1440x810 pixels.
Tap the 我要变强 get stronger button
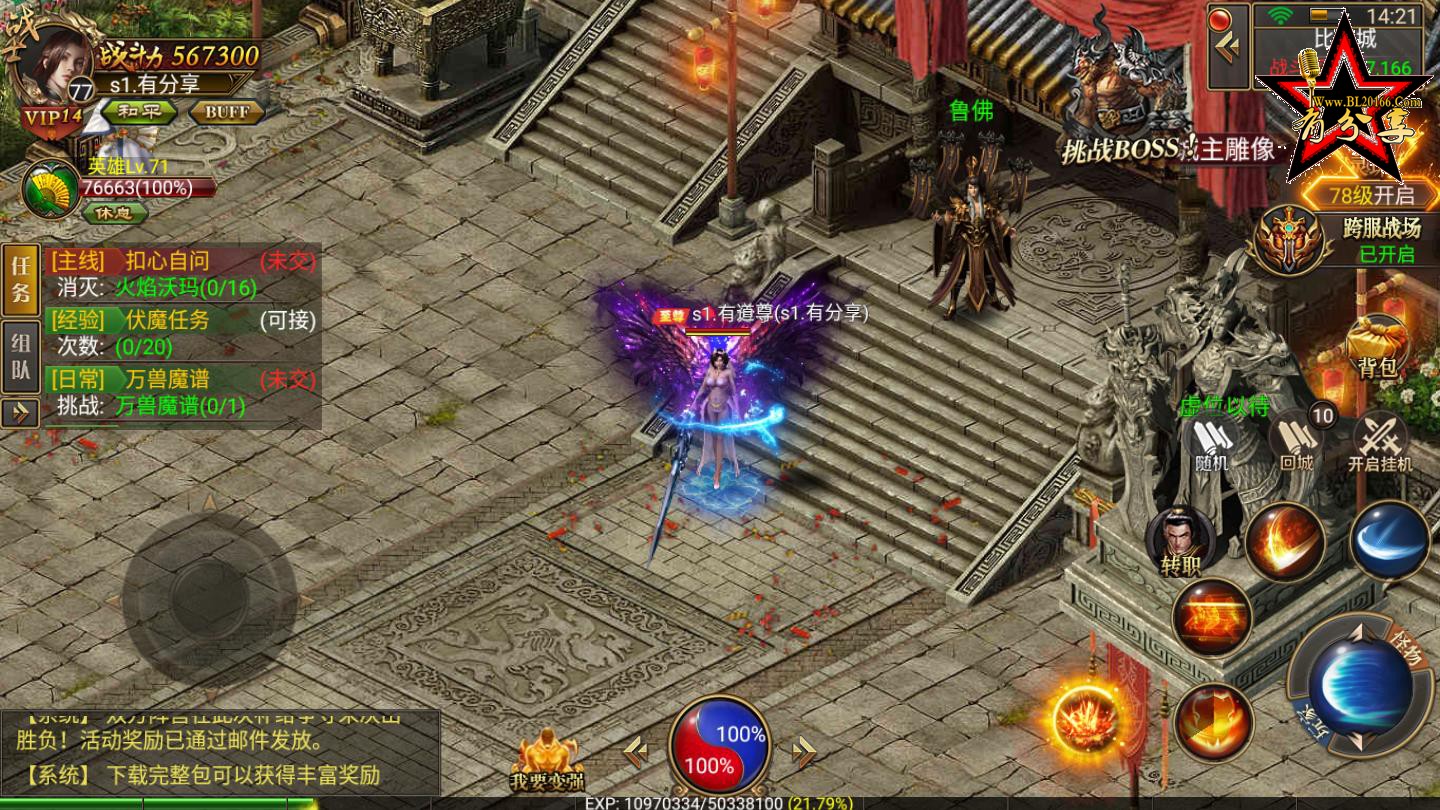tap(546, 762)
